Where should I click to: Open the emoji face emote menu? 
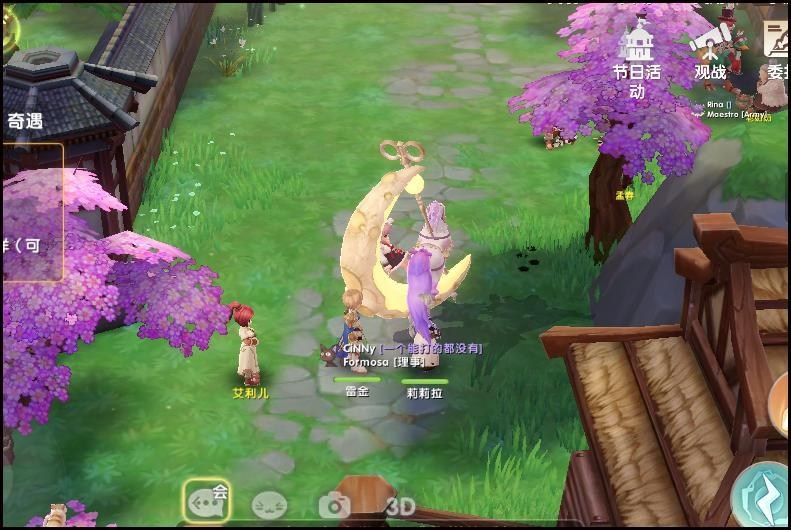pos(269,505)
